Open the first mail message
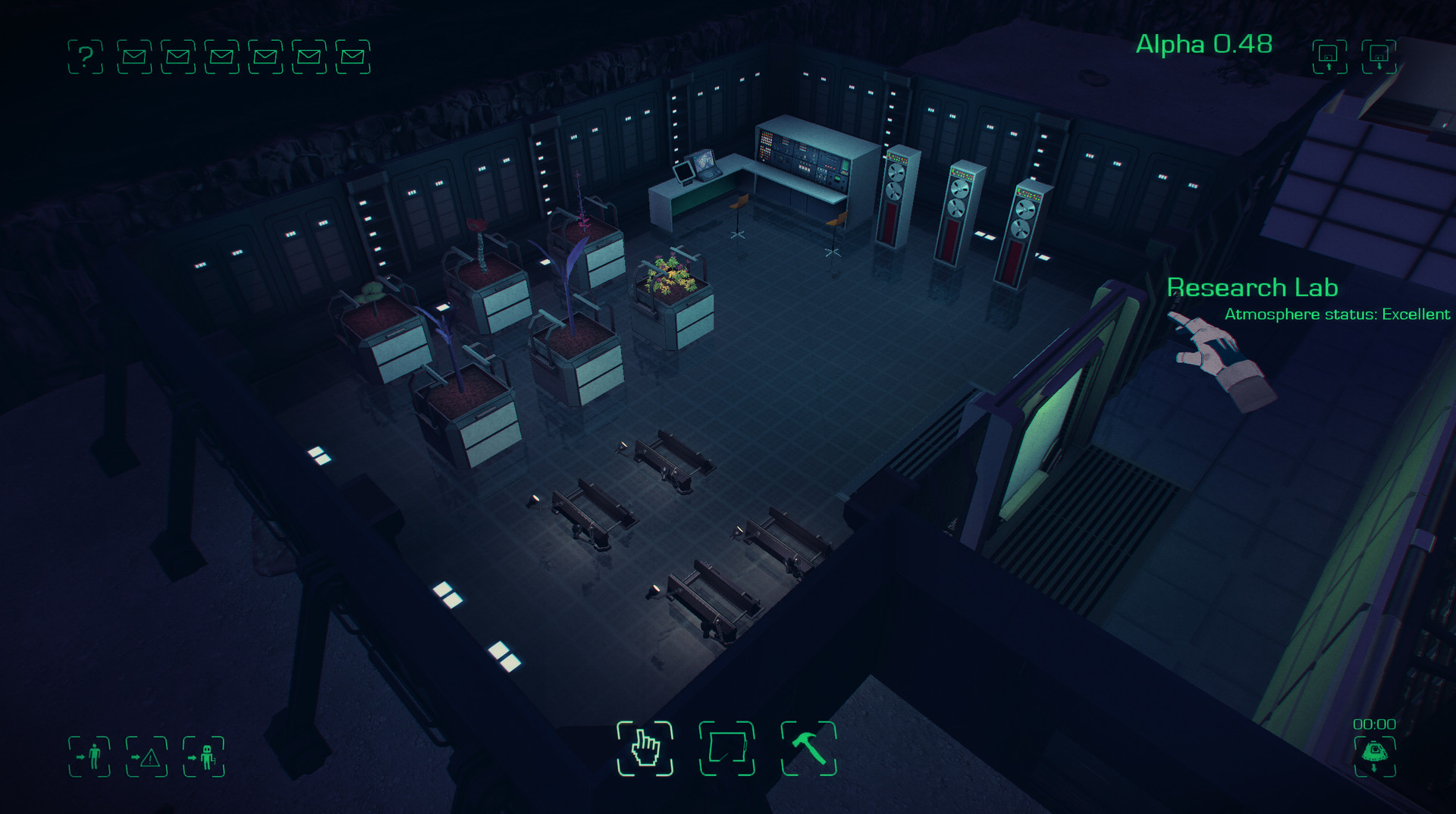Image resolution: width=1456 pixels, height=814 pixels. (133, 54)
